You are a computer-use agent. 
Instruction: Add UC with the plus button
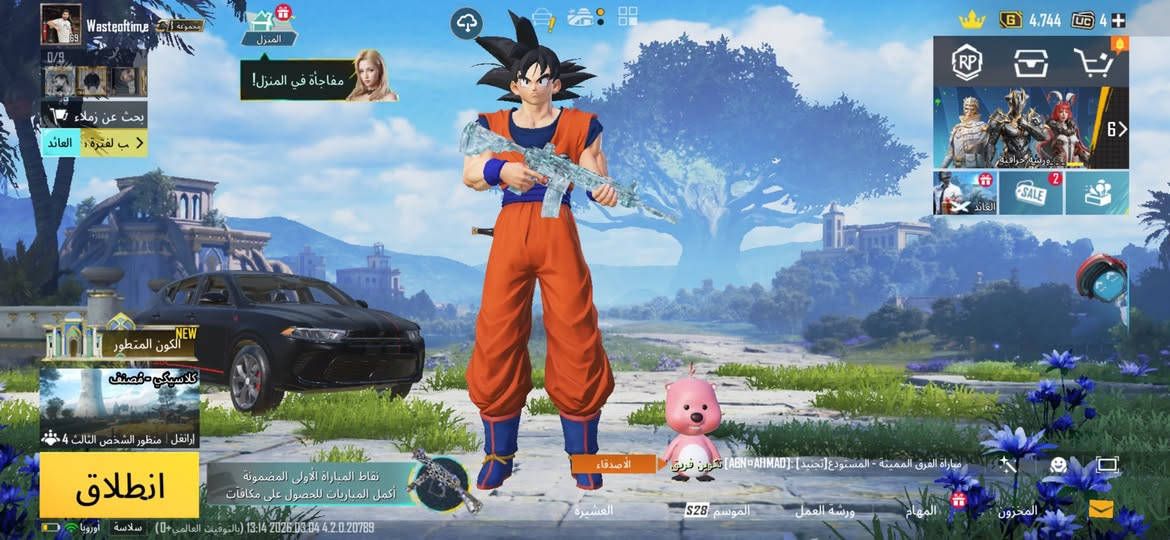(1118, 20)
